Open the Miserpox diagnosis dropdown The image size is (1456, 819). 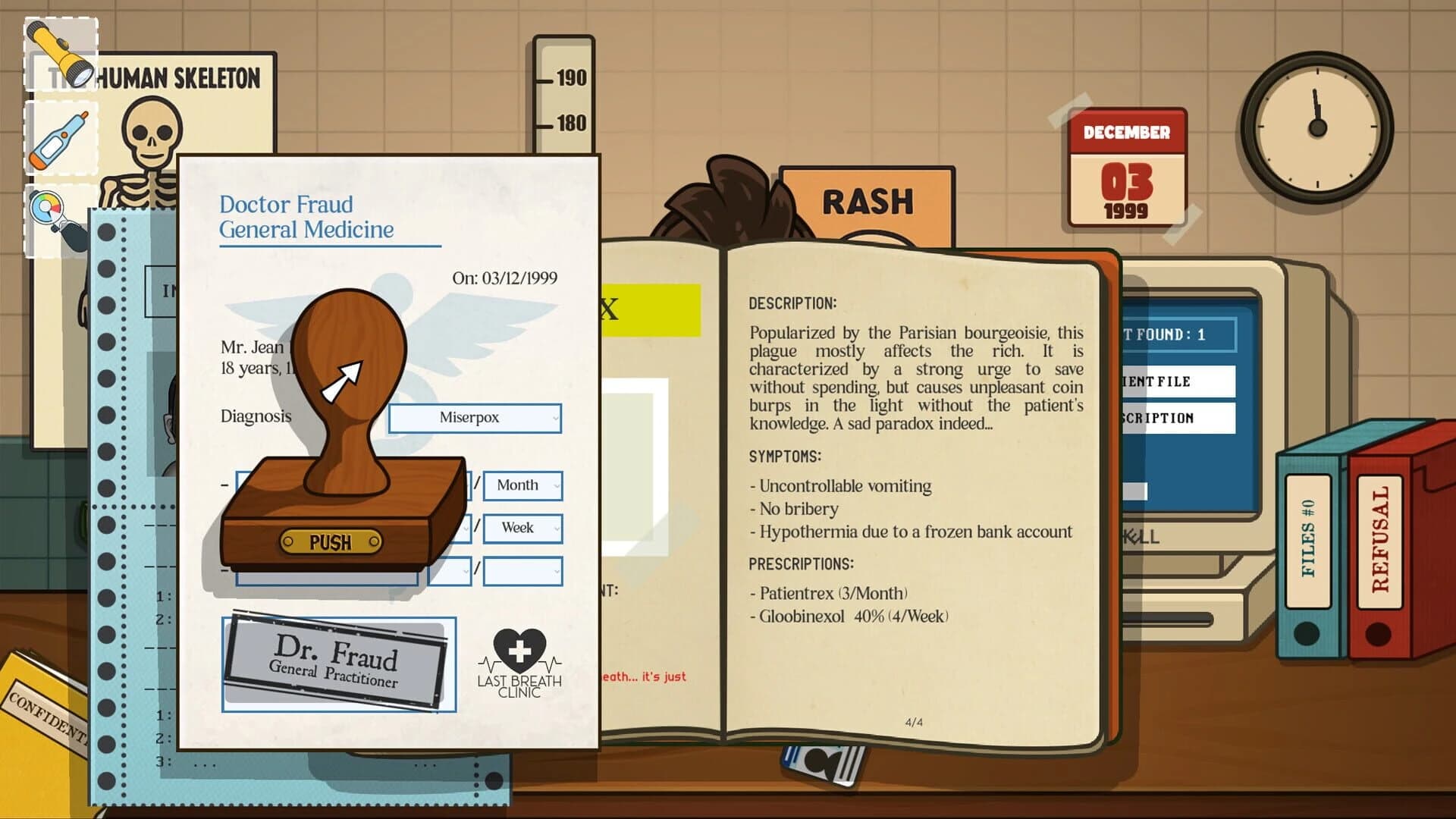pos(475,418)
